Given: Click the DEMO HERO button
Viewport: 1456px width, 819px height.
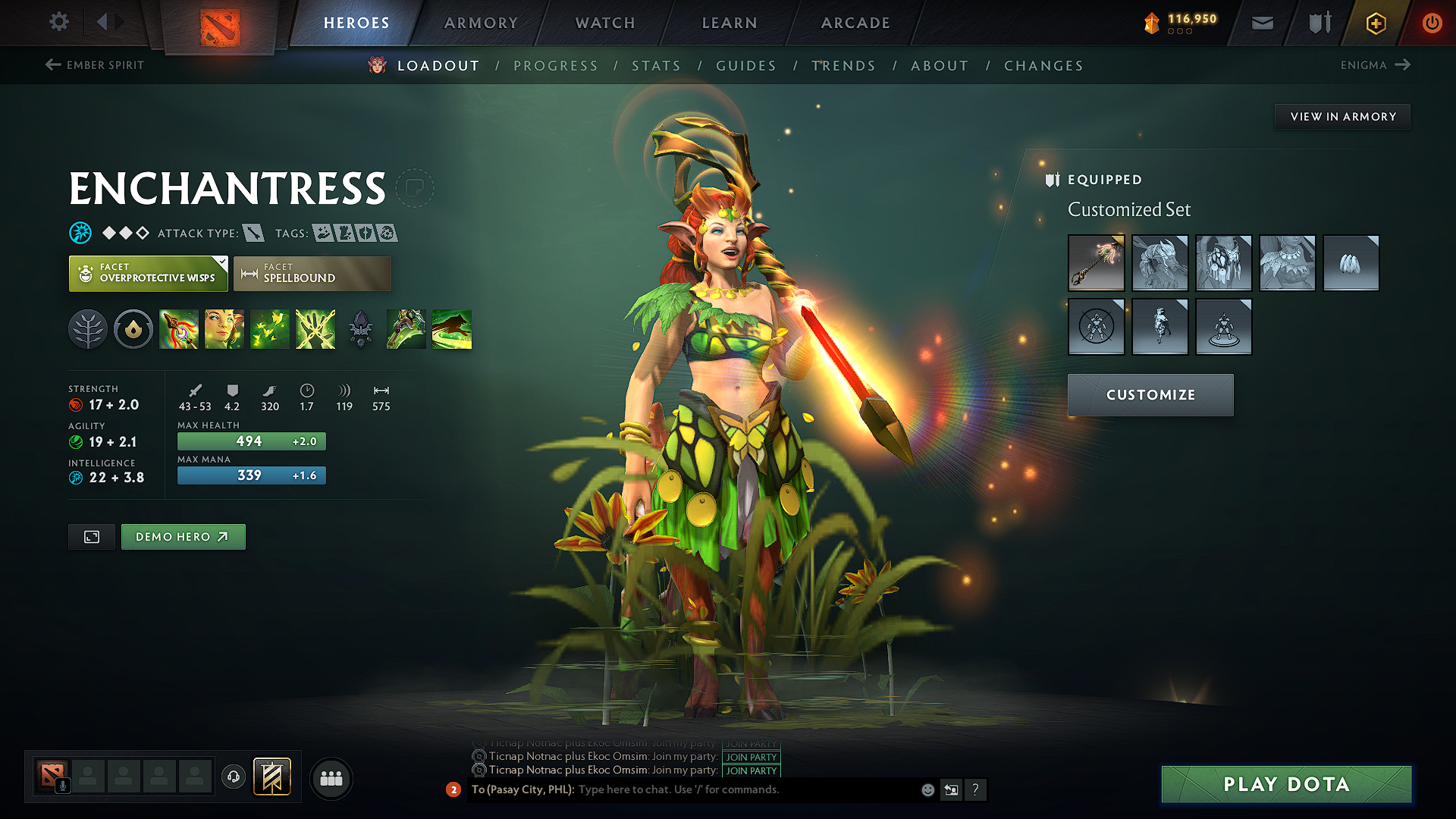Looking at the screenshot, I should [183, 536].
